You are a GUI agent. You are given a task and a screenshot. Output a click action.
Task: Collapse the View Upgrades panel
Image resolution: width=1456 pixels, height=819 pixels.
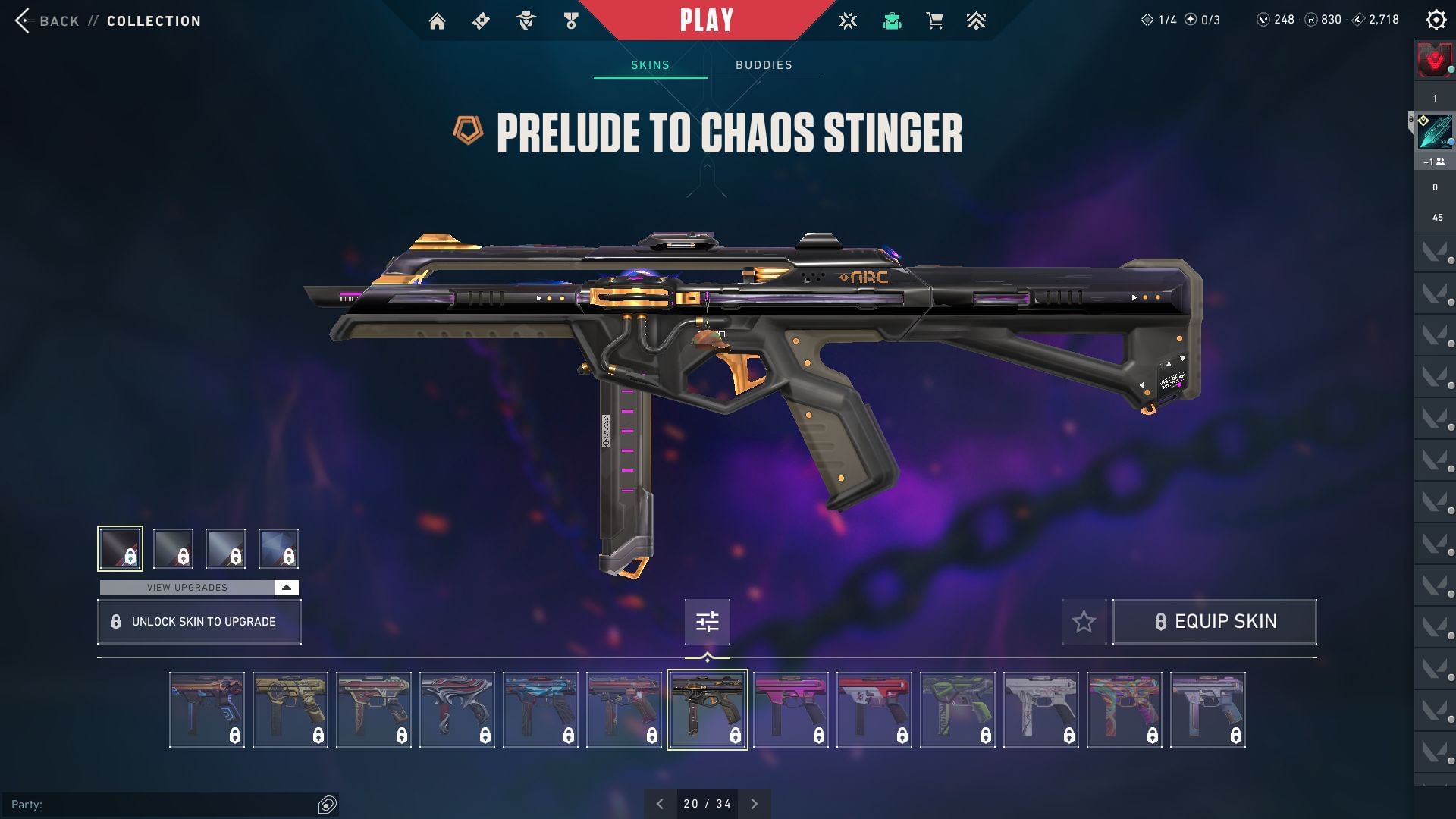point(286,588)
